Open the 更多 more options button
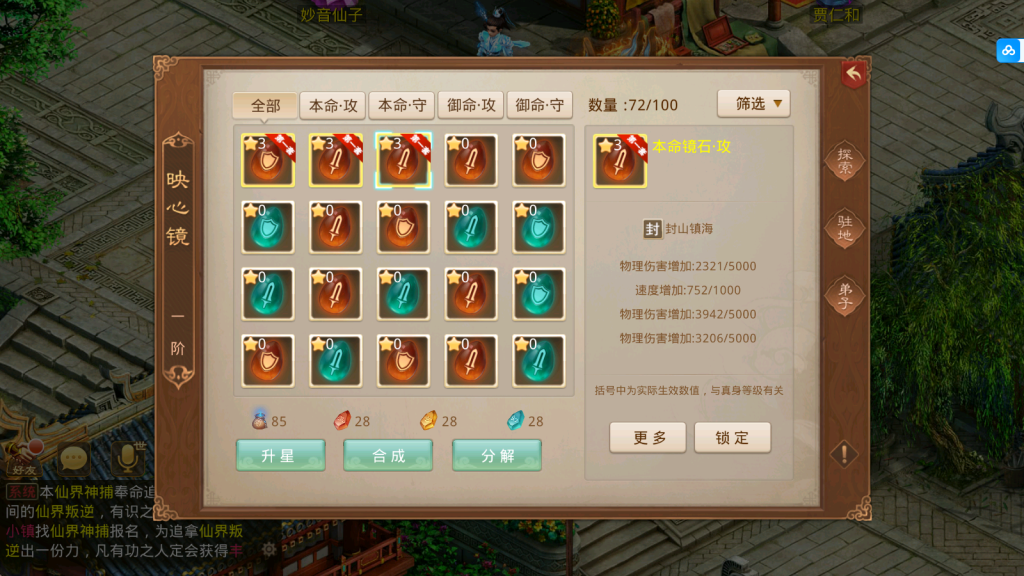Image resolution: width=1024 pixels, height=576 pixels. [x=648, y=438]
